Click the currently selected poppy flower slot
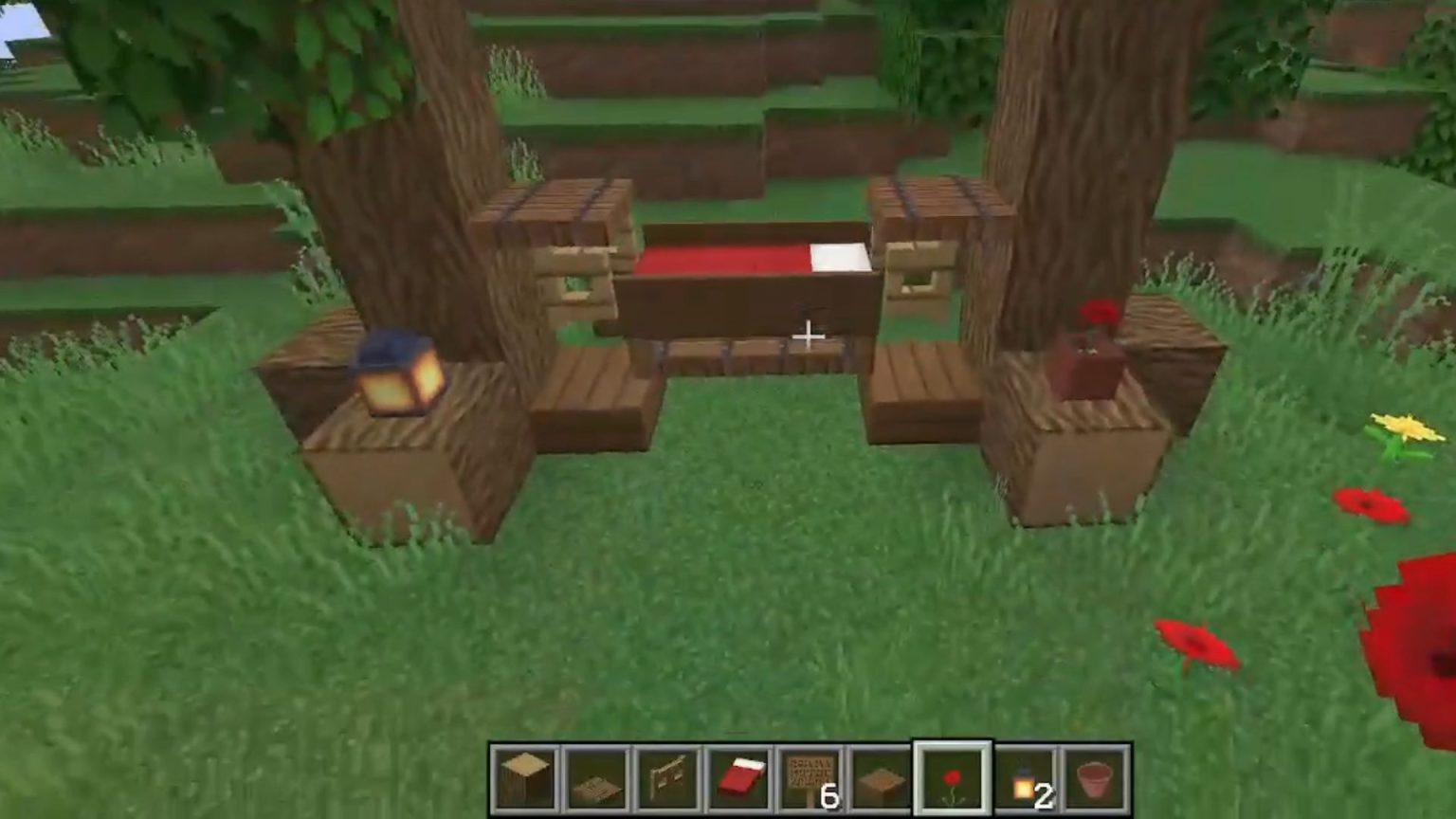The image size is (1456, 819). click(951, 777)
